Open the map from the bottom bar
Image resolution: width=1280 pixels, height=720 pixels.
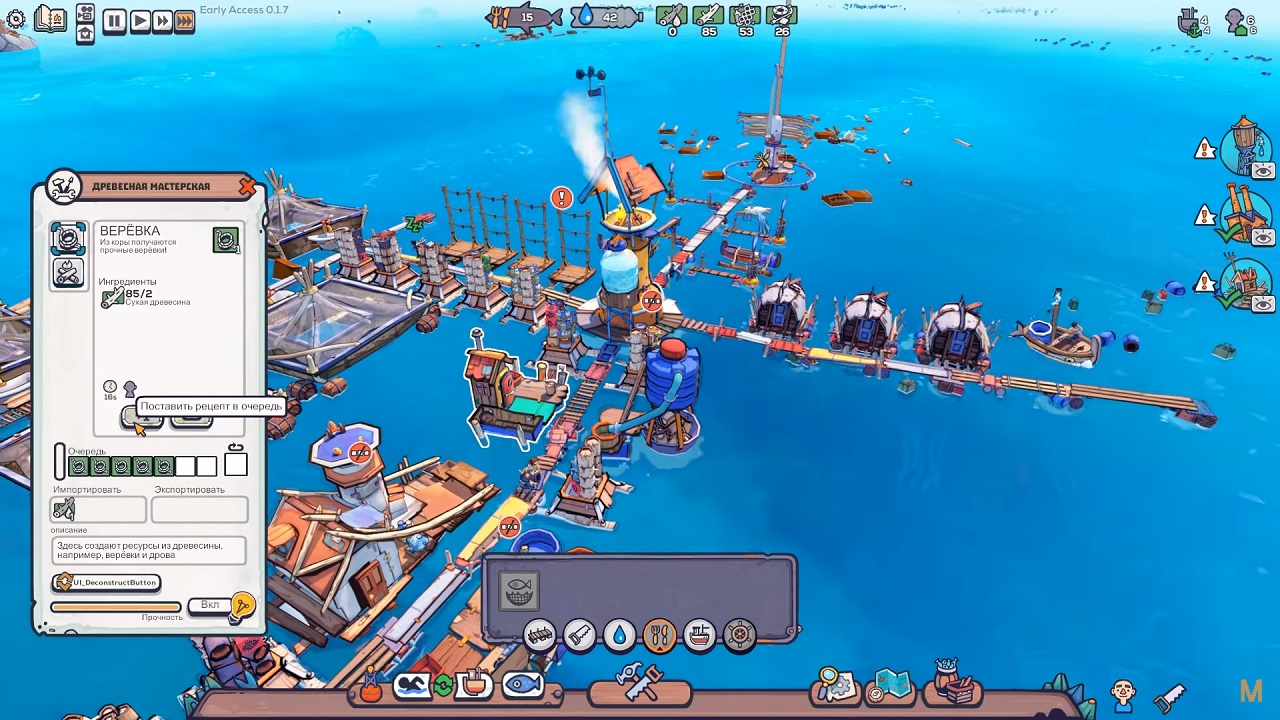(x=889, y=685)
